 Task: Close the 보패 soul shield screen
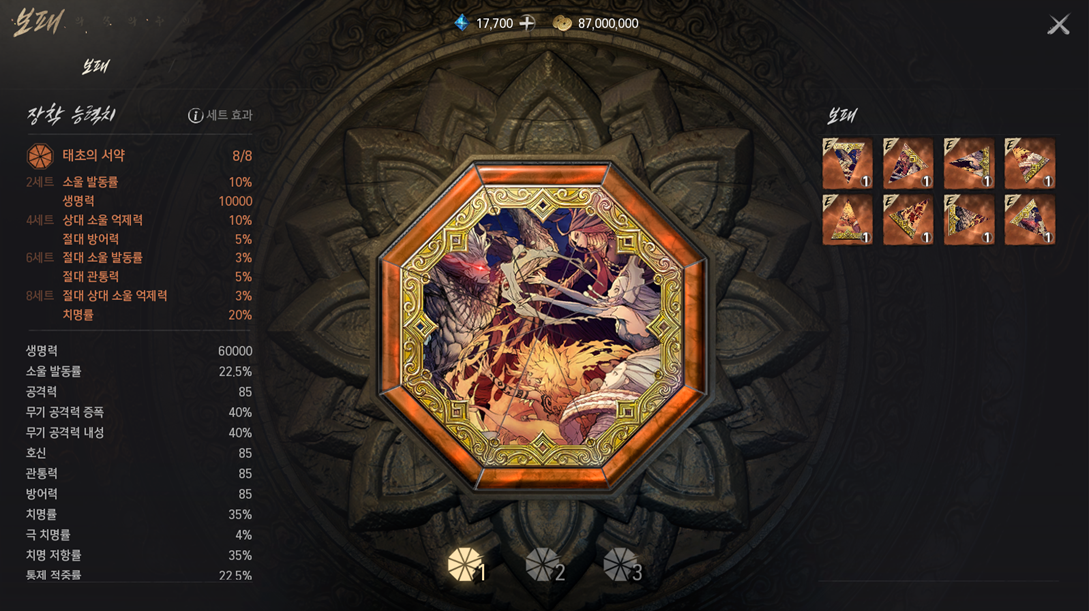pos(1058,25)
